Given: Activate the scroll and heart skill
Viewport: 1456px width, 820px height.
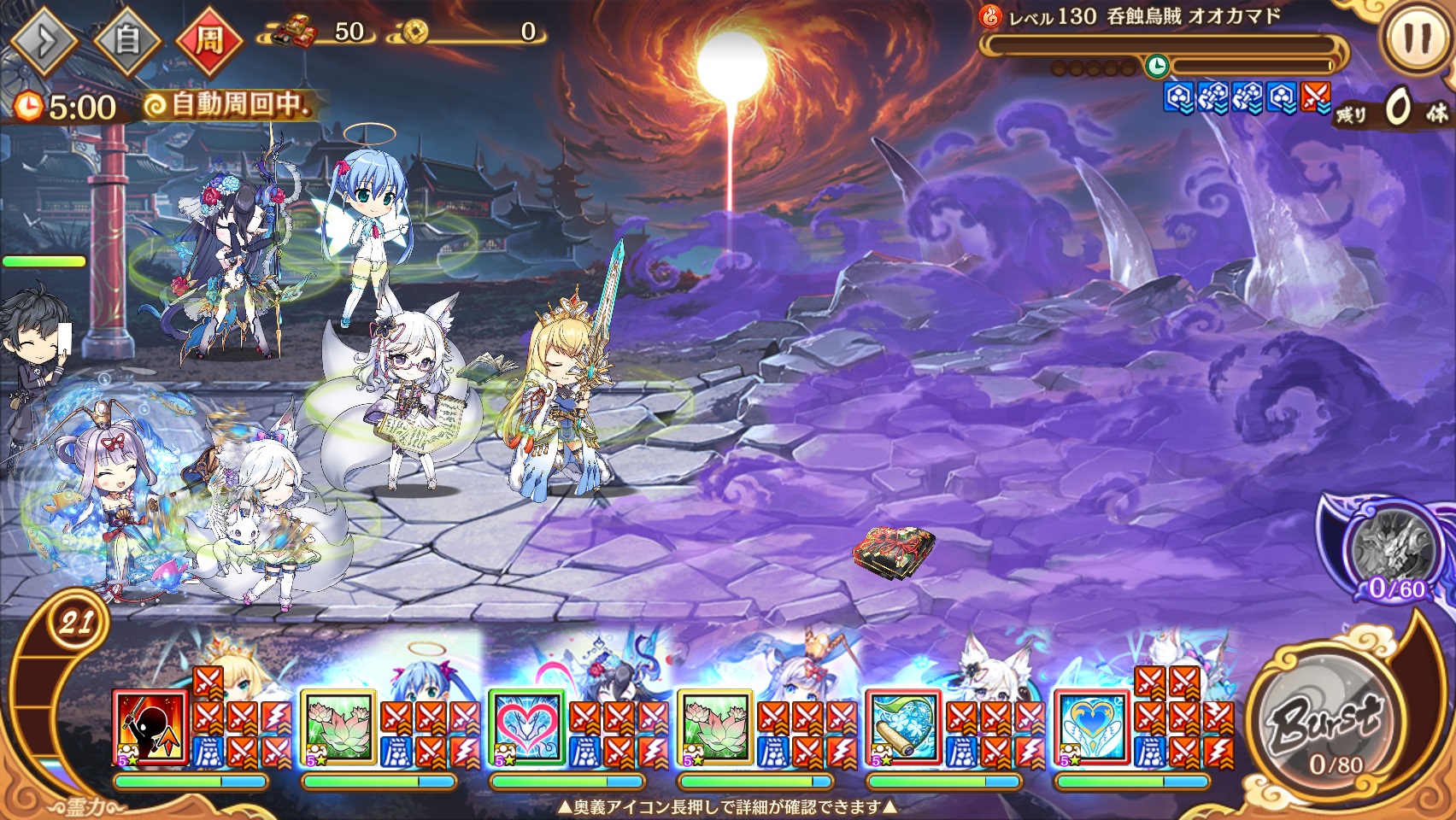Looking at the screenshot, I should tap(903, 728).
